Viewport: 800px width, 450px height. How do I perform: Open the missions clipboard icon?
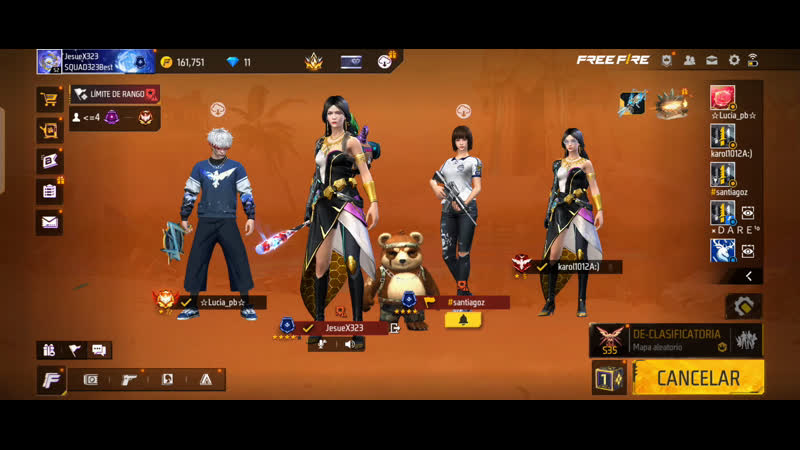click(x=49, y=190)
